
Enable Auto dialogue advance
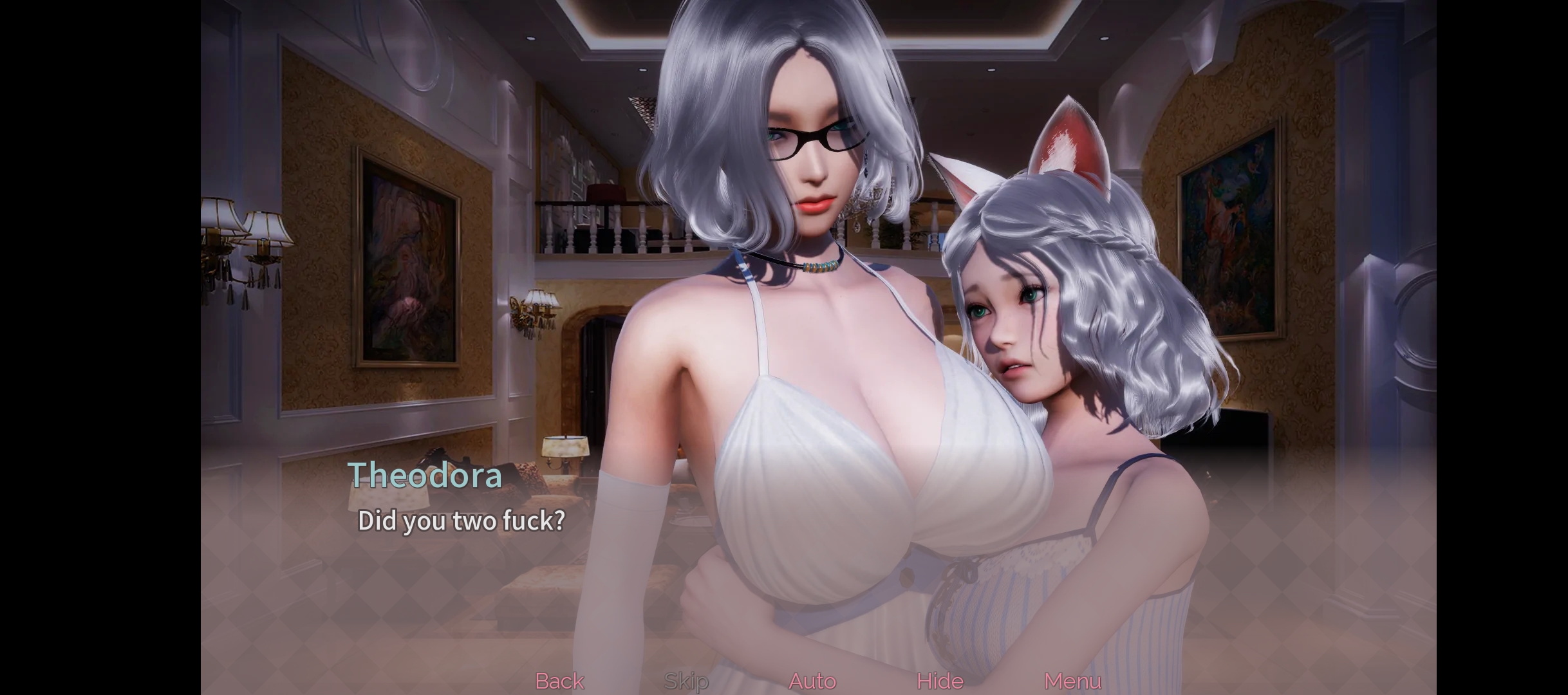tap(812, 681)
